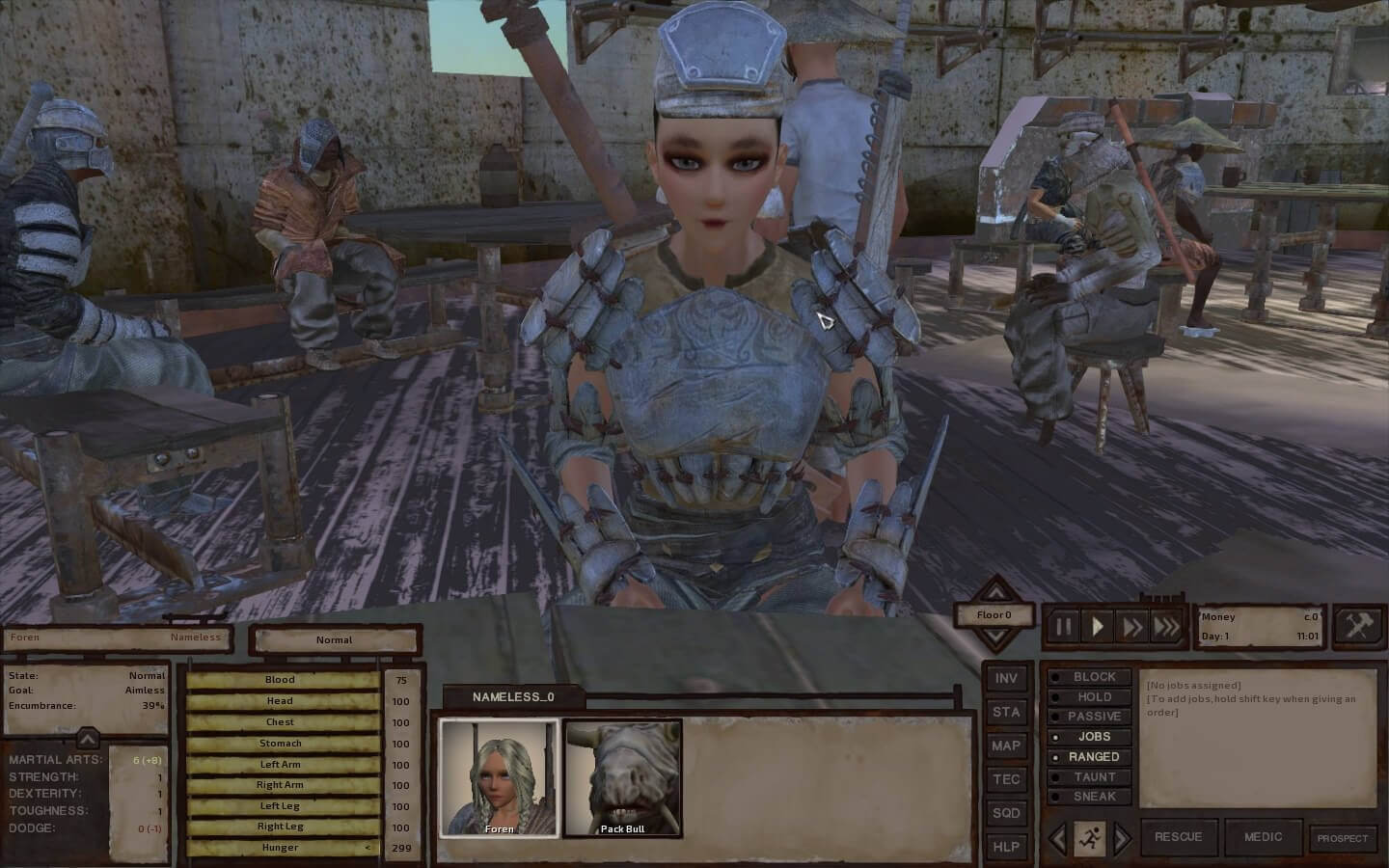This screenshot has height=868, width=1389.
Task: Open the MAP screen
Action: 1006,746
